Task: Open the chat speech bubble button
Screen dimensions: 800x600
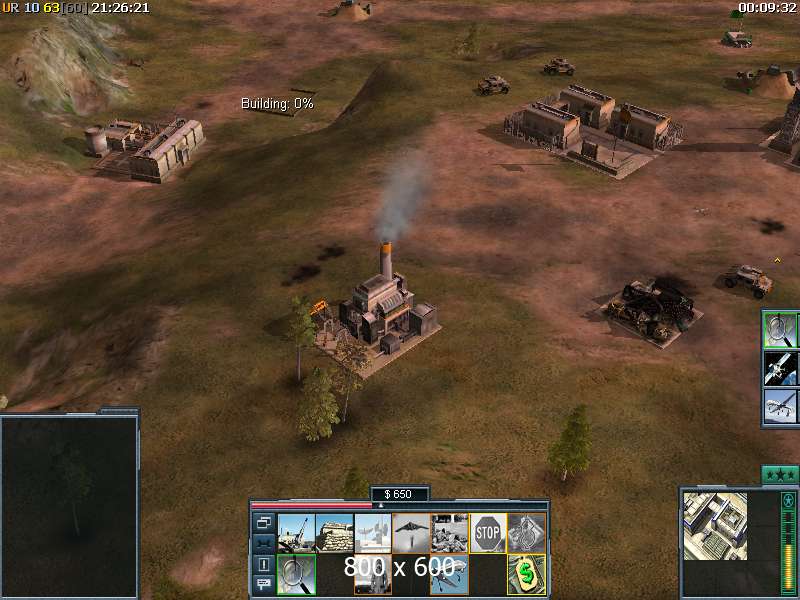Action: click(x=263, y=585)
